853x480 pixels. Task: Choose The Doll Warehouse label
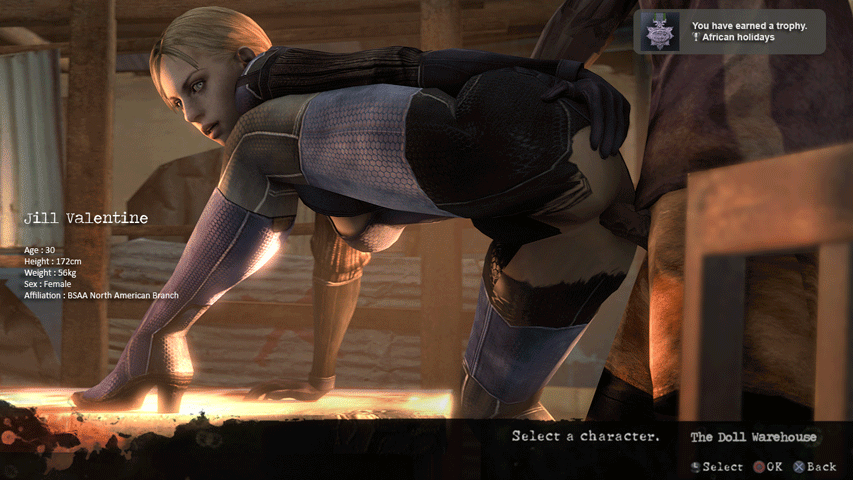tap(752, 437)
